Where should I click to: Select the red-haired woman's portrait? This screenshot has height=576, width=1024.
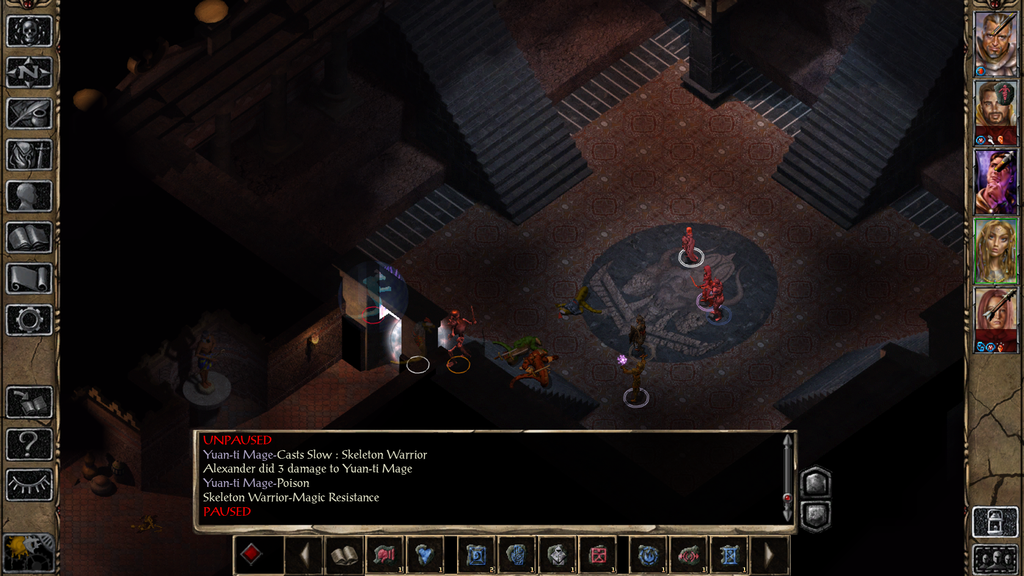[x=995, y=318]
